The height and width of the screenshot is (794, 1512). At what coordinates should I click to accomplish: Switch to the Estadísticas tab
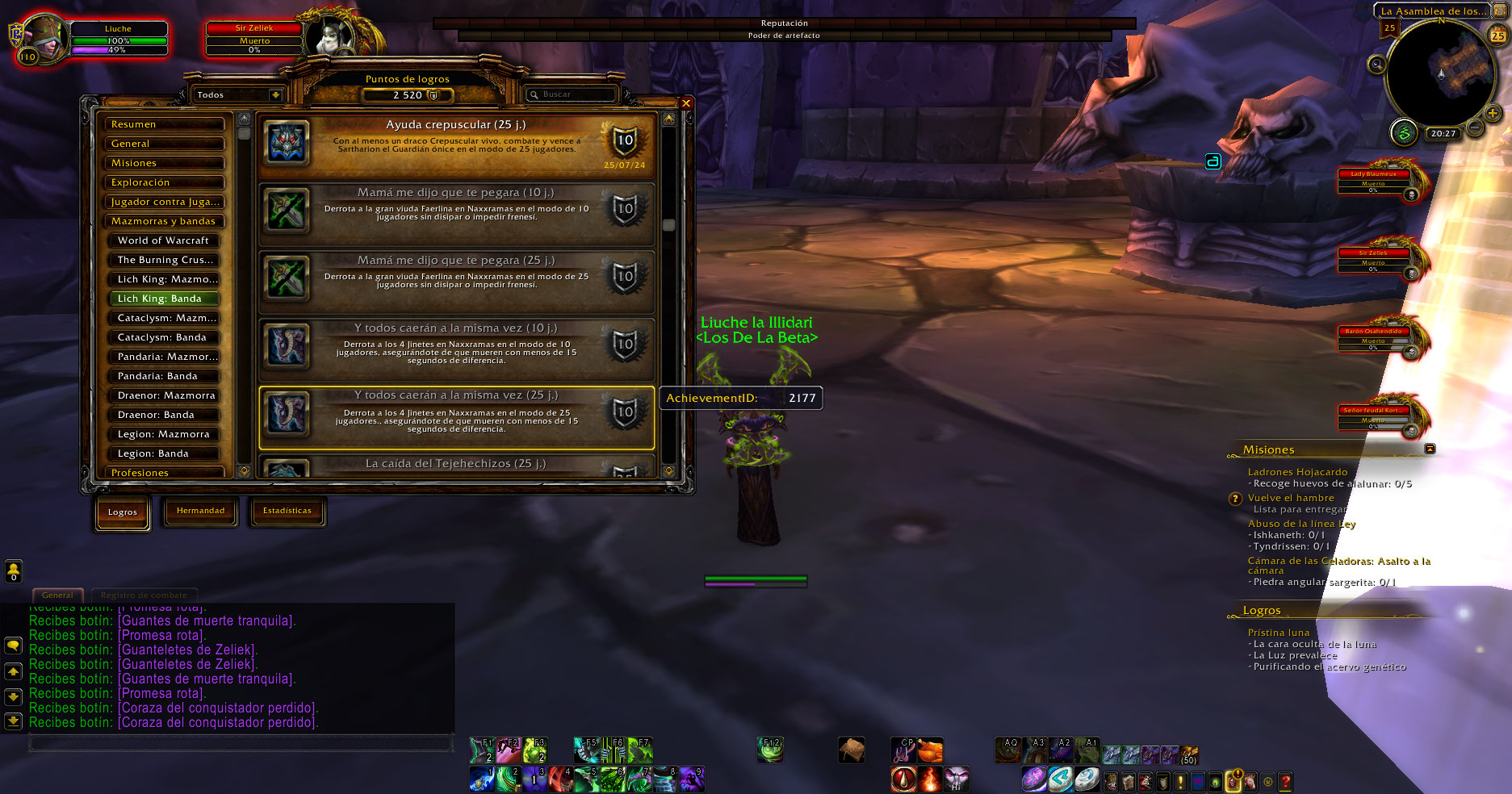tap(287, 511)
